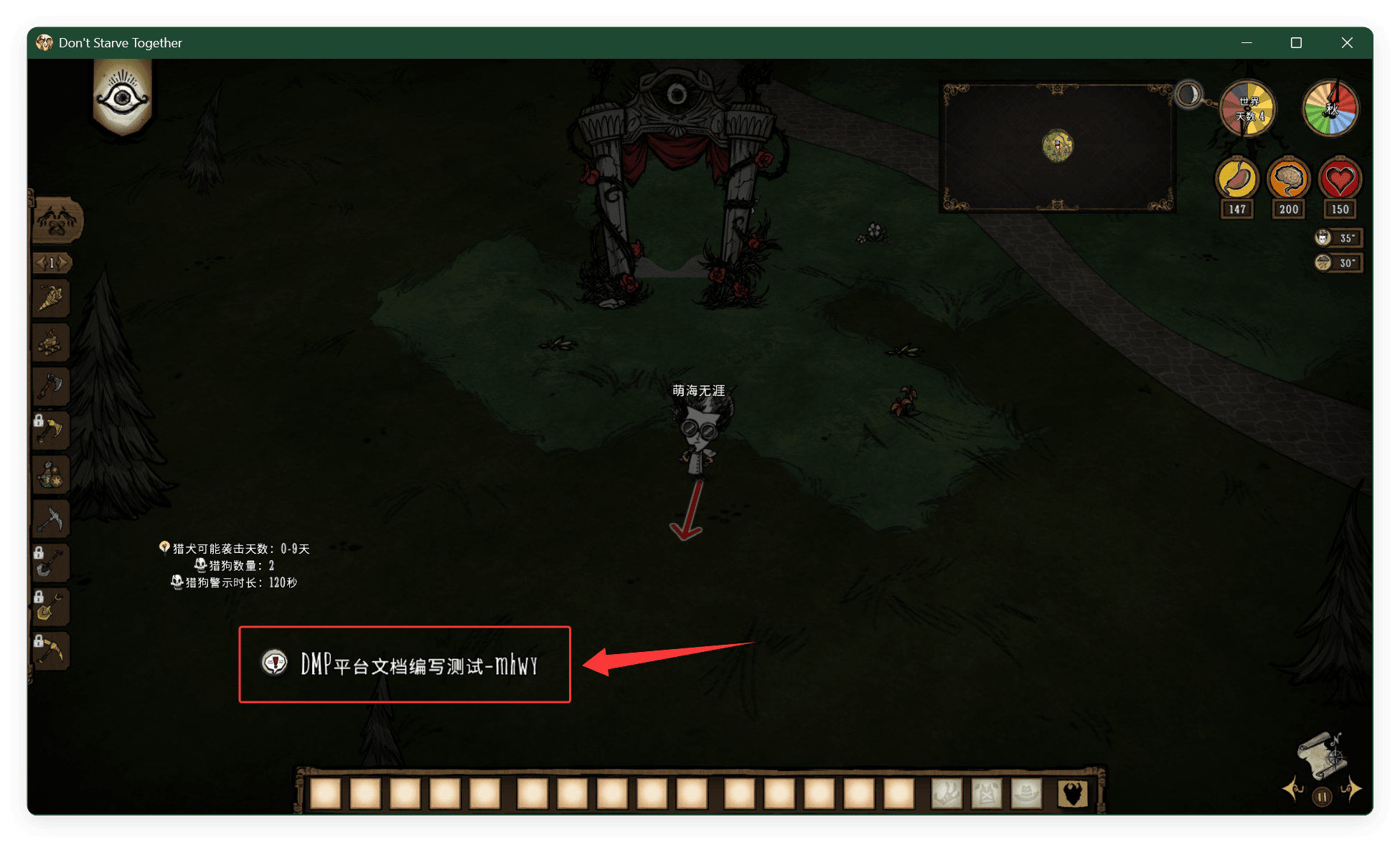Craft the torch recipe
Image resolution: width=1400 pixels, height=842 pixels.
pyautogui.click(x=51, y=298)
